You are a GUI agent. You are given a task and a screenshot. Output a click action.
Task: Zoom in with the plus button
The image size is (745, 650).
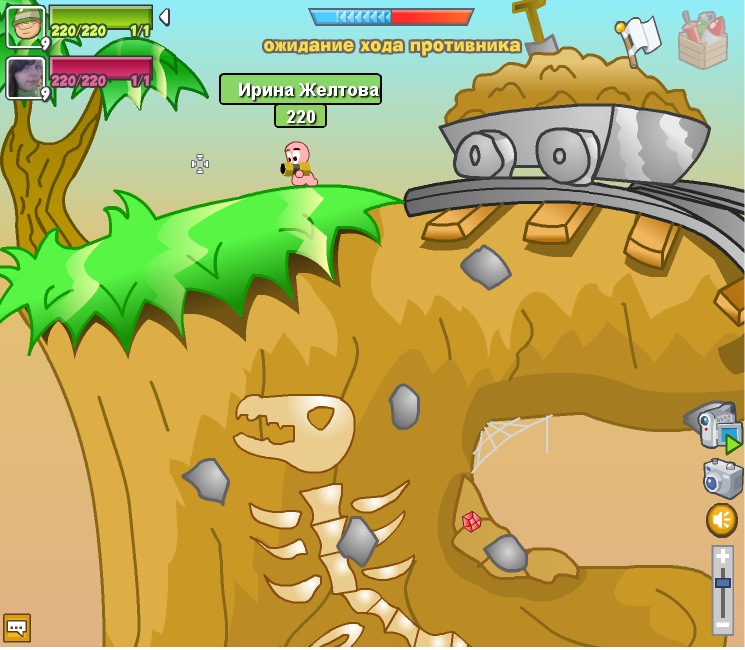point(722,557)
